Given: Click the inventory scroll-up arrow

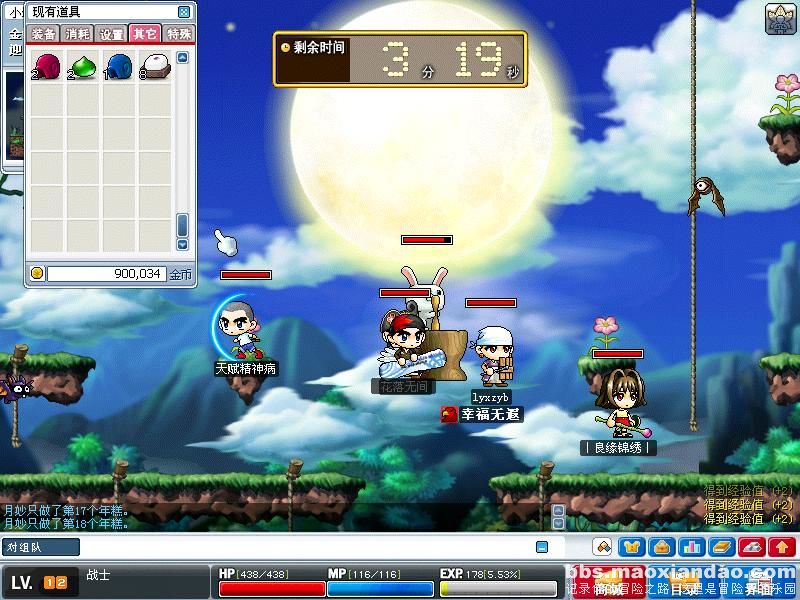Looking at the screenshot, I should tap(182, 58).
